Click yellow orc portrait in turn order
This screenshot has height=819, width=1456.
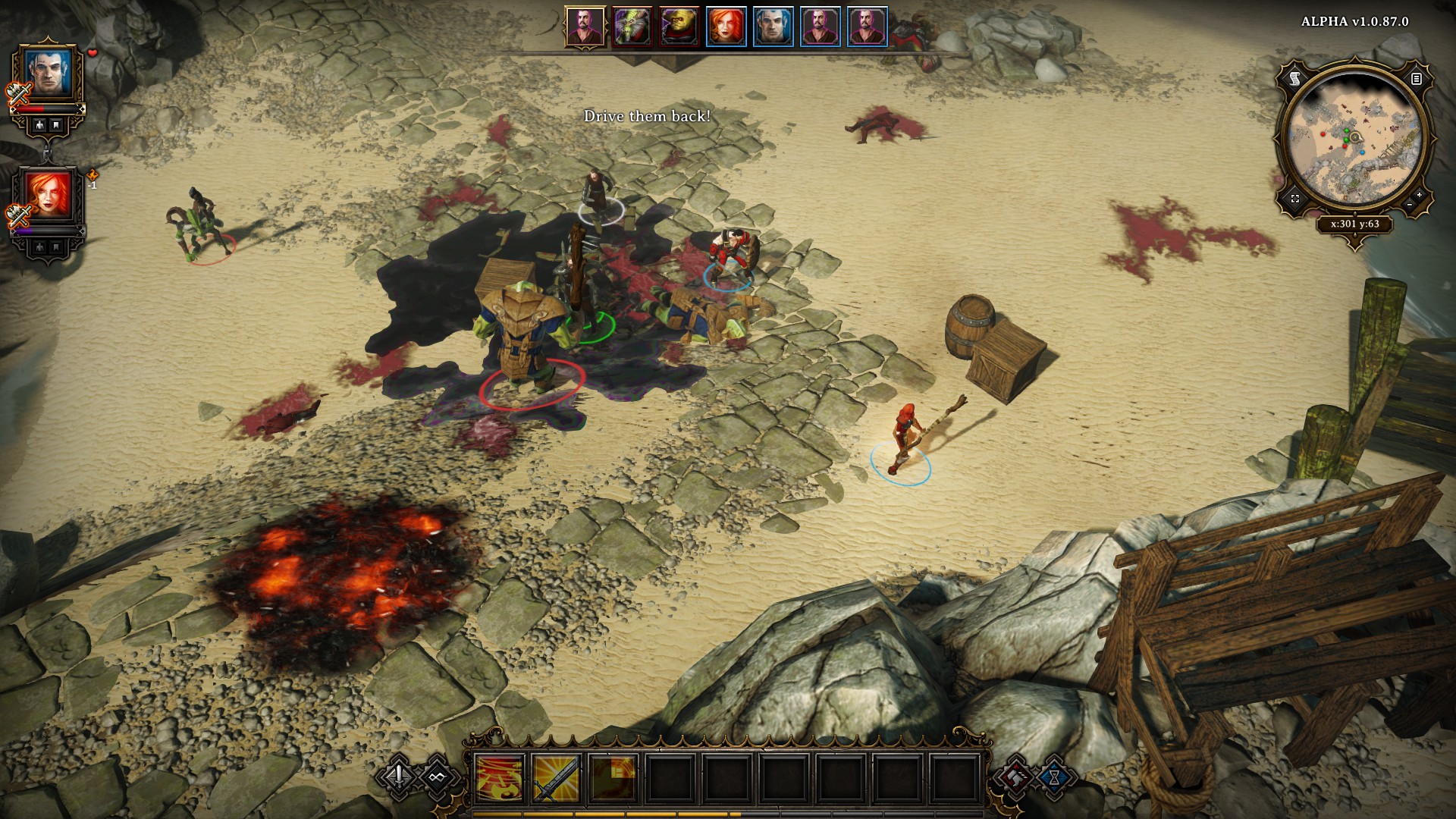click(679, 27)
